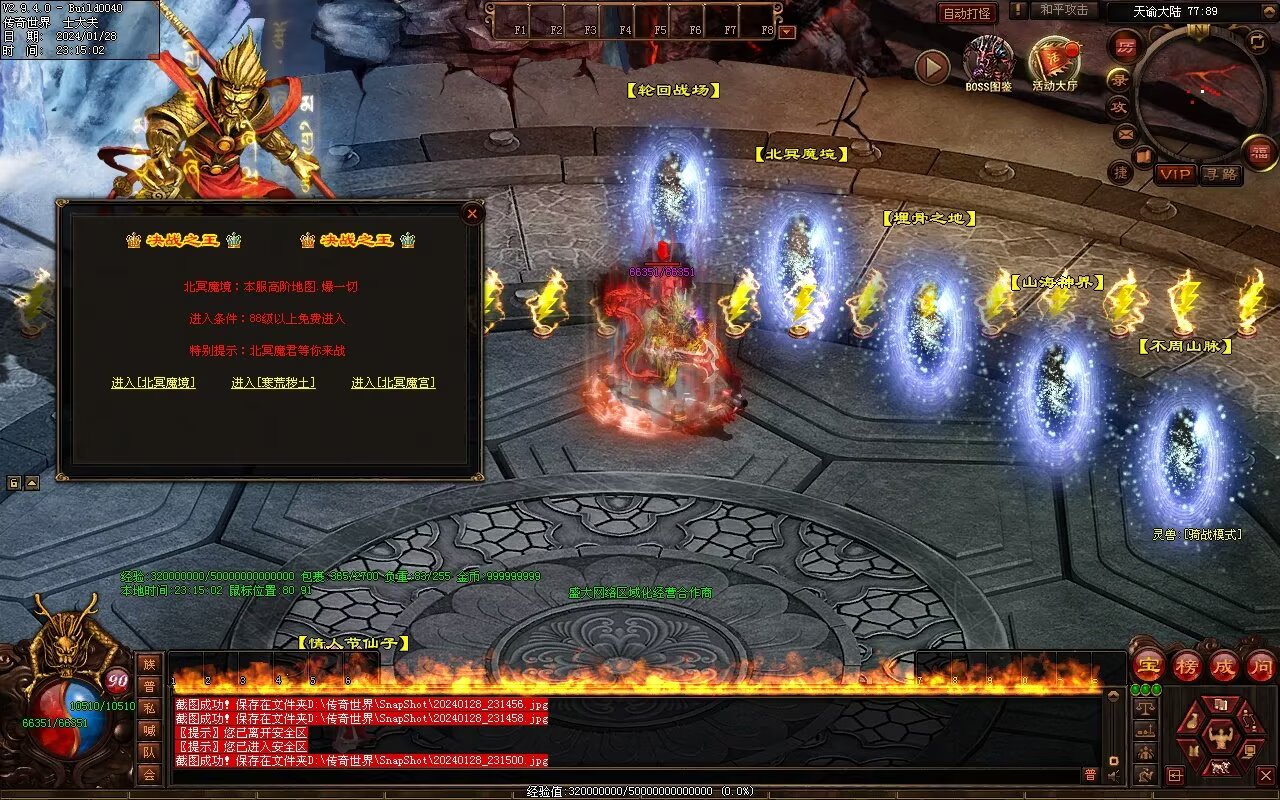Viewport: 1280px width, 800px height.
Task: Open the mail envelope icon
Action: (x=1126, y=133)
